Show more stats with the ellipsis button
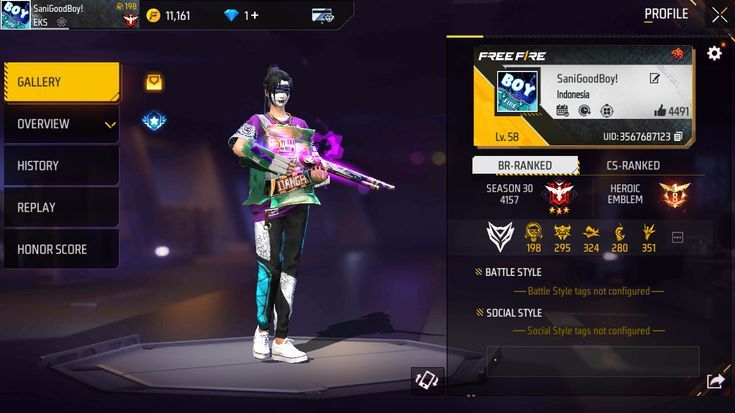The width and height of the screenshot is (735, 413). [677, 237]
